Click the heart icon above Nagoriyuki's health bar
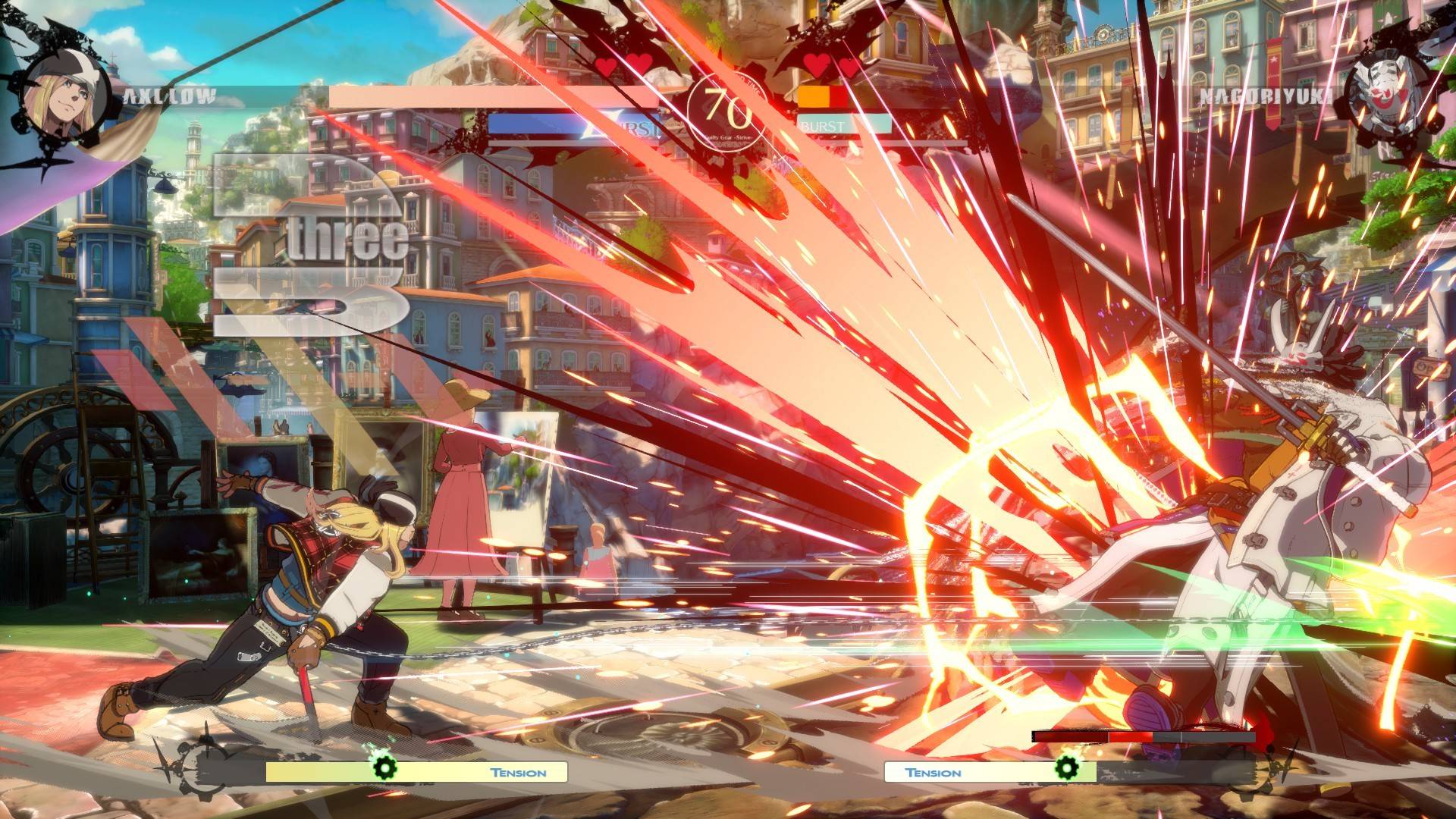 (817, 67)
